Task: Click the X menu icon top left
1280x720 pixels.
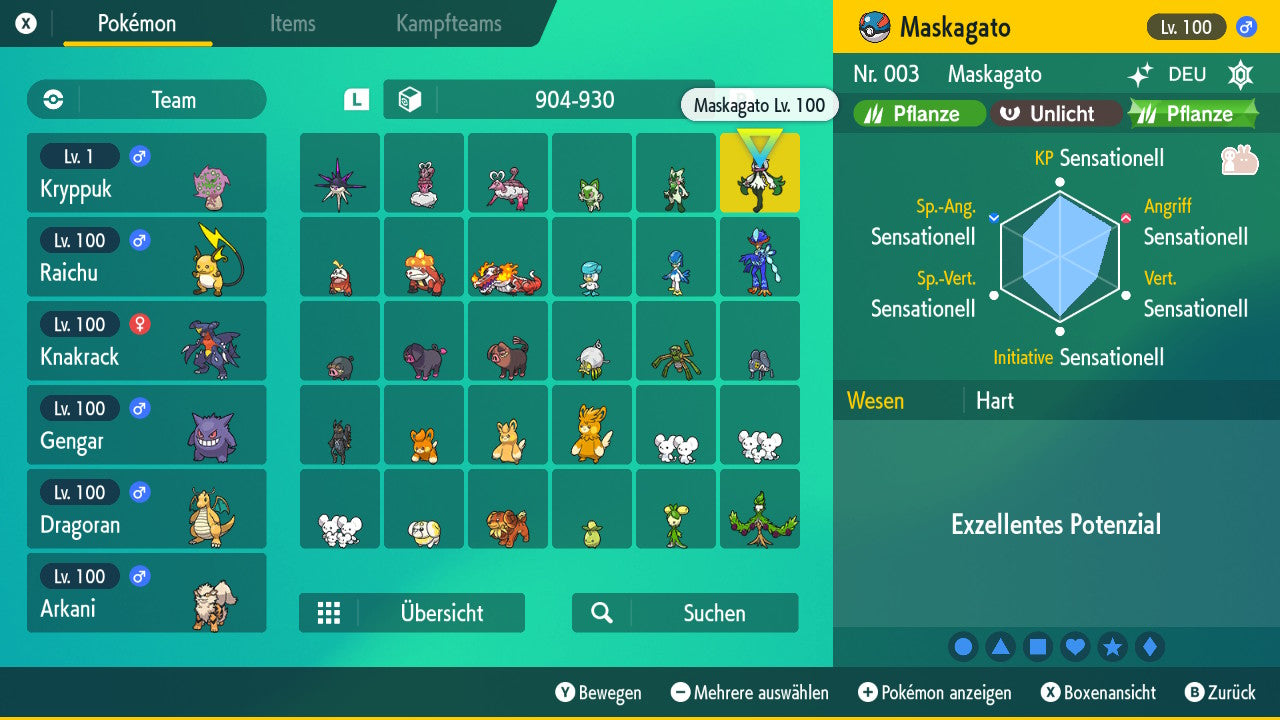Action: click(27, 22)
